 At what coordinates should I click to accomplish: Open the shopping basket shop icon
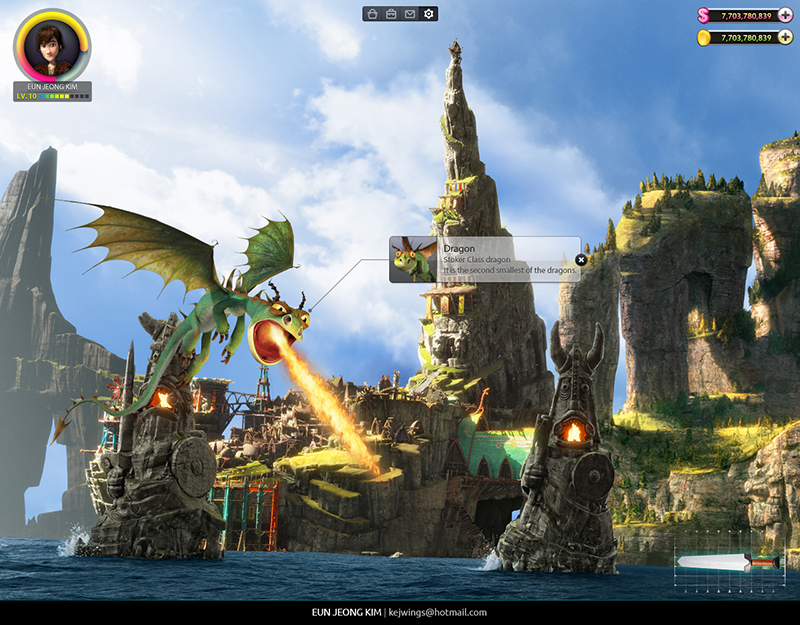[x=372, y=14]
